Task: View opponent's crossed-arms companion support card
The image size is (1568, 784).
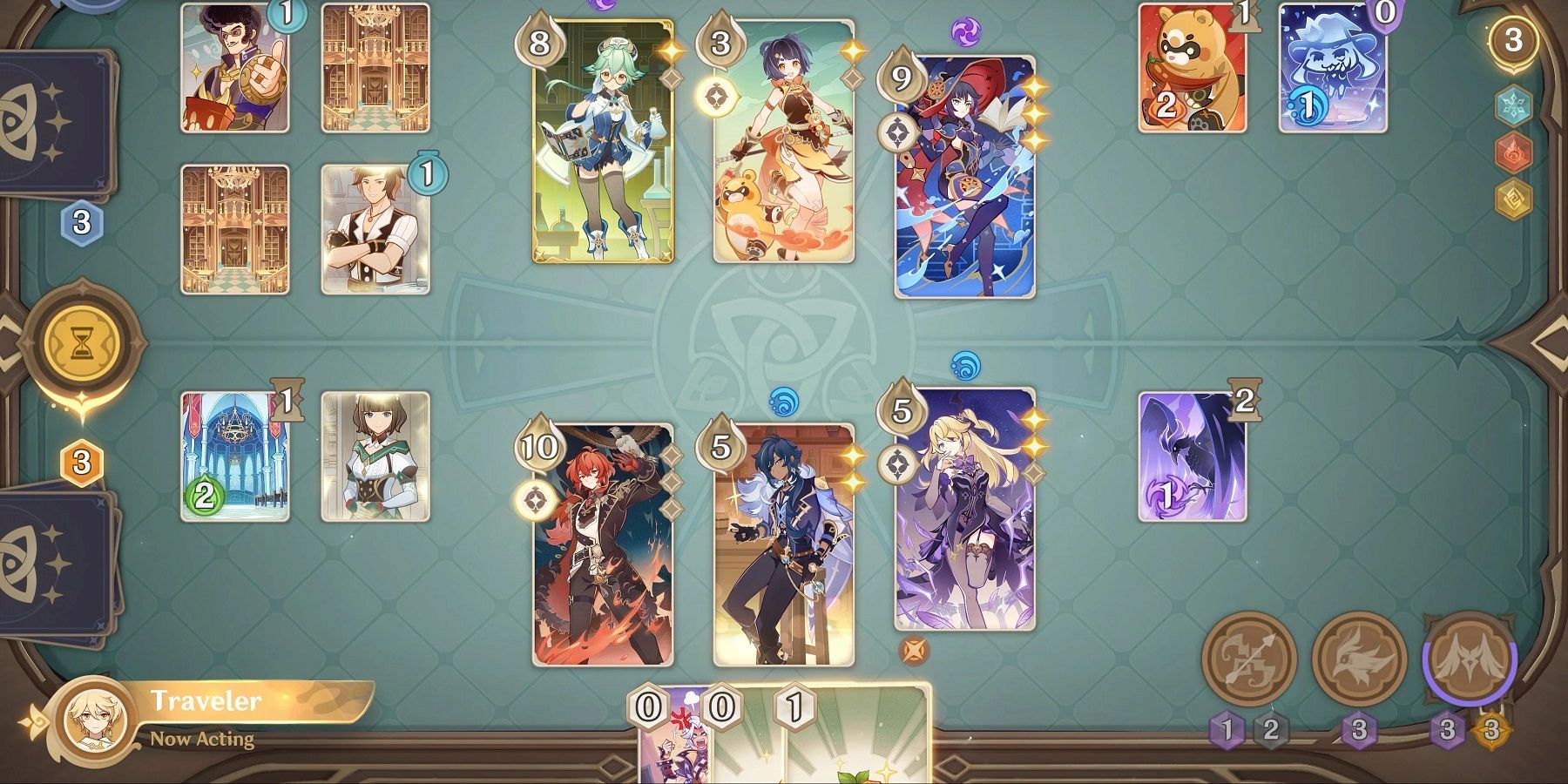Action: pos(375,229)
